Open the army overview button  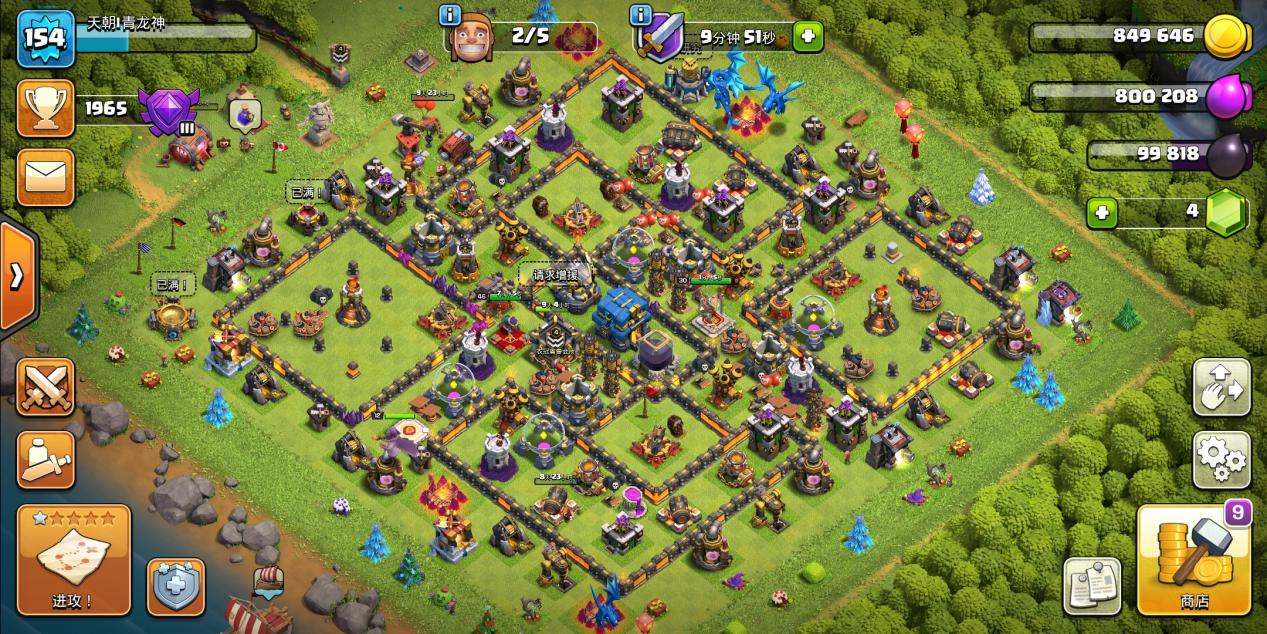click(x=45, y=460)
